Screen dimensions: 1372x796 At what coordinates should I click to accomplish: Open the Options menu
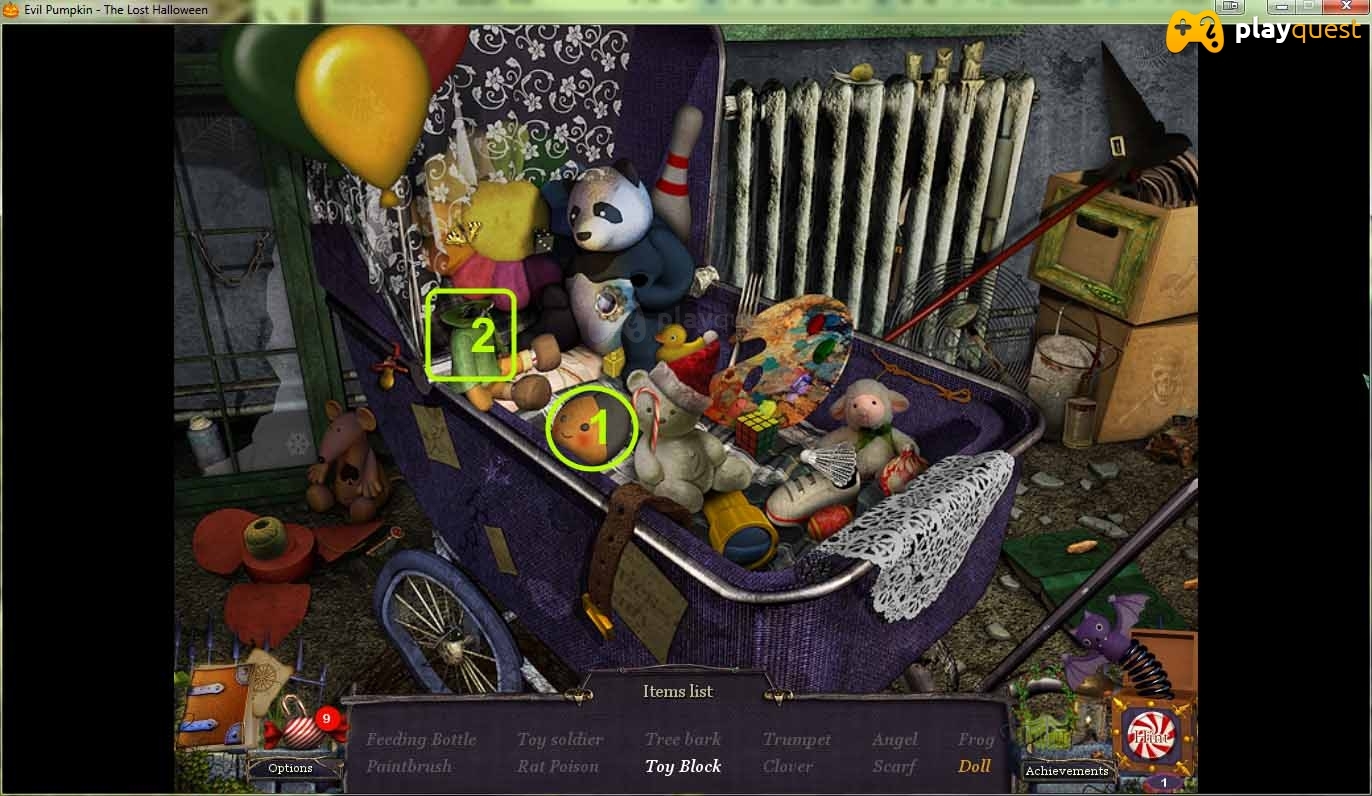tap(290, 768)
